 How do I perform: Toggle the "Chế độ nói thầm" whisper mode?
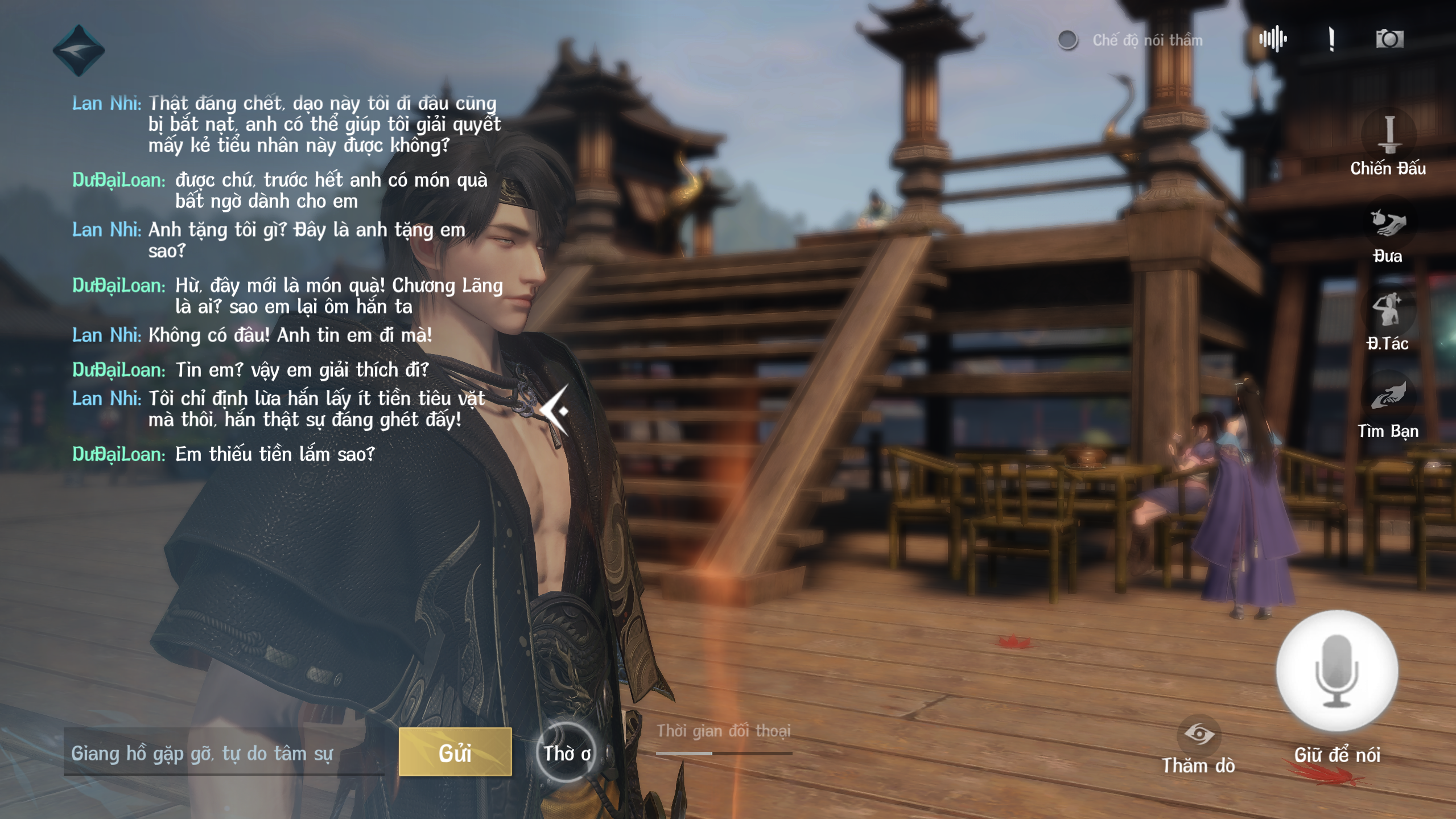click(x=1068, y=40)
